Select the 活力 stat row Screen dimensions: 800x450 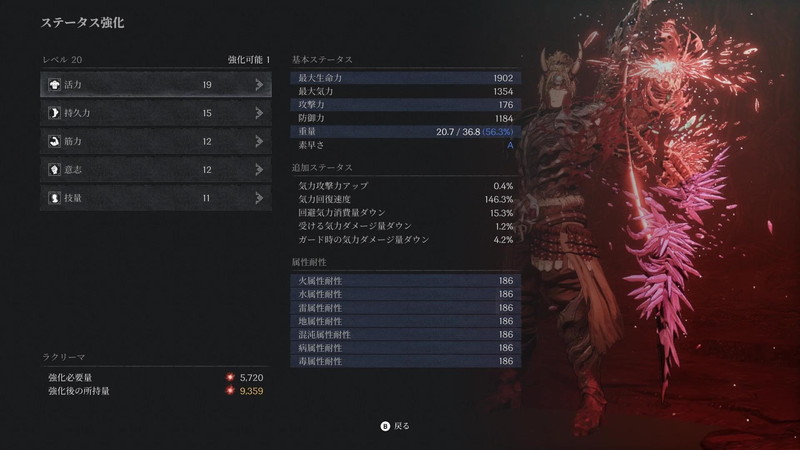click(155, 85)
